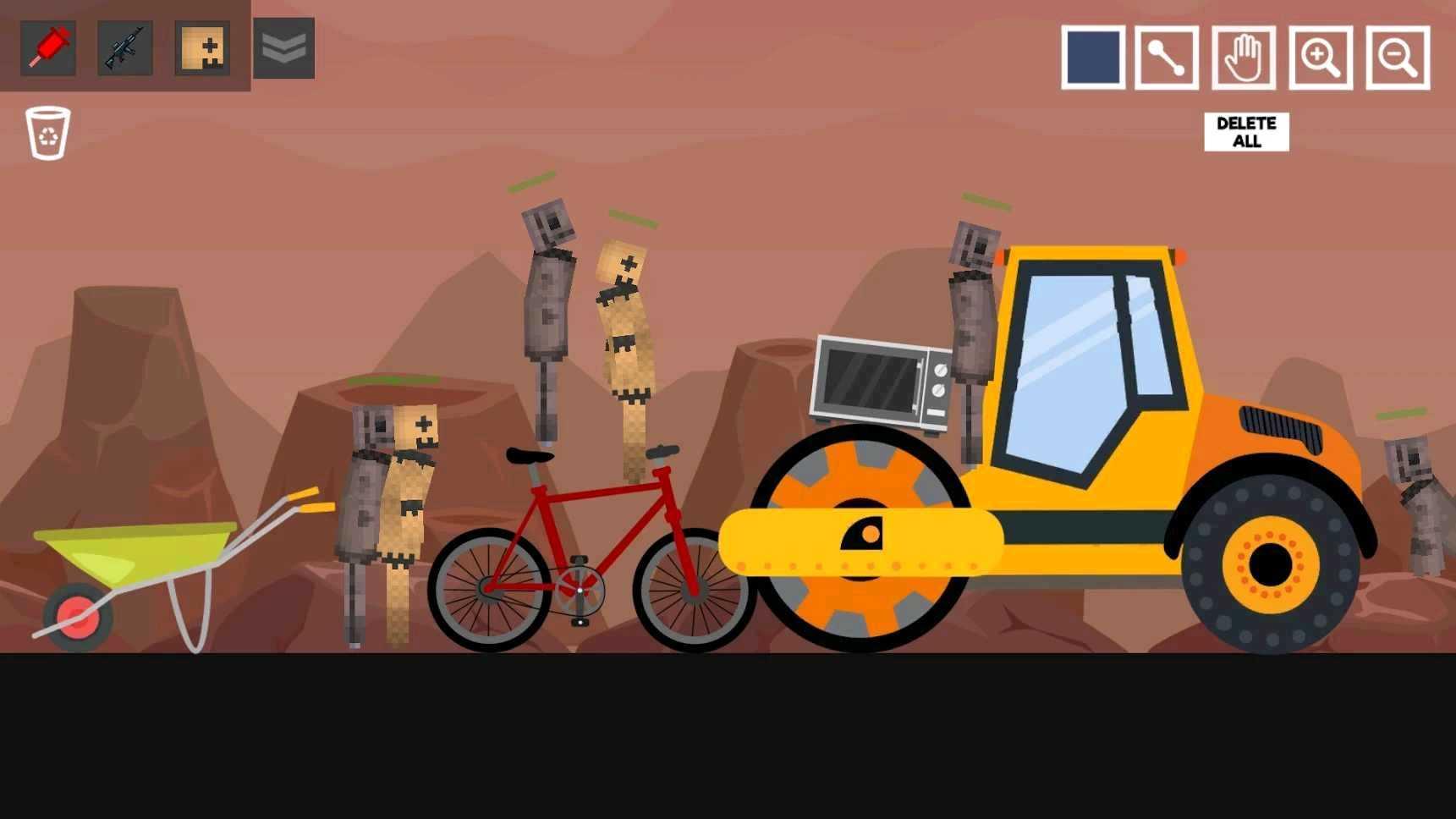Select the cardboard ragdoll item
Screen dimensions: 1456x819
201,48
